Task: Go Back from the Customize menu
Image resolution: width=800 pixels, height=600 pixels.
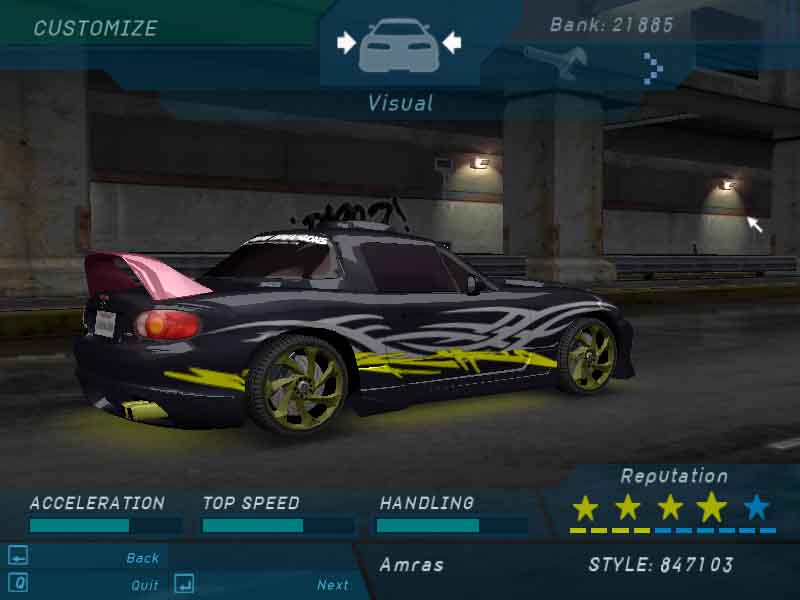Action: [142, 558]
